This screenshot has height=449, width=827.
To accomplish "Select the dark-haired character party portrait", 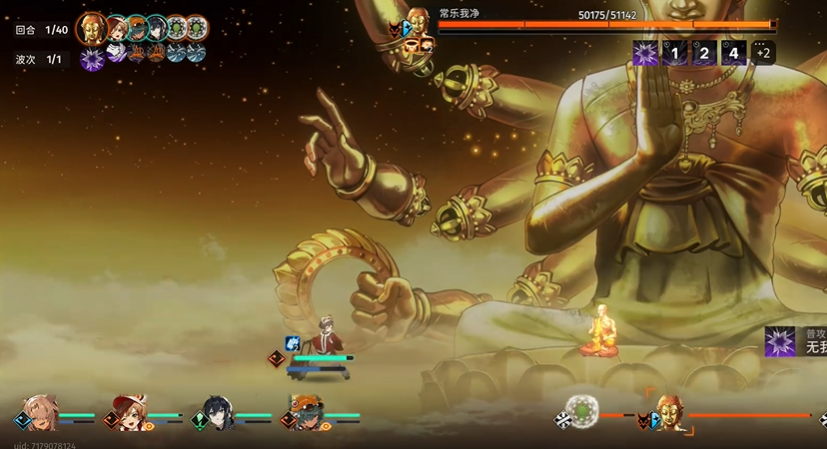I will (217, 412).
